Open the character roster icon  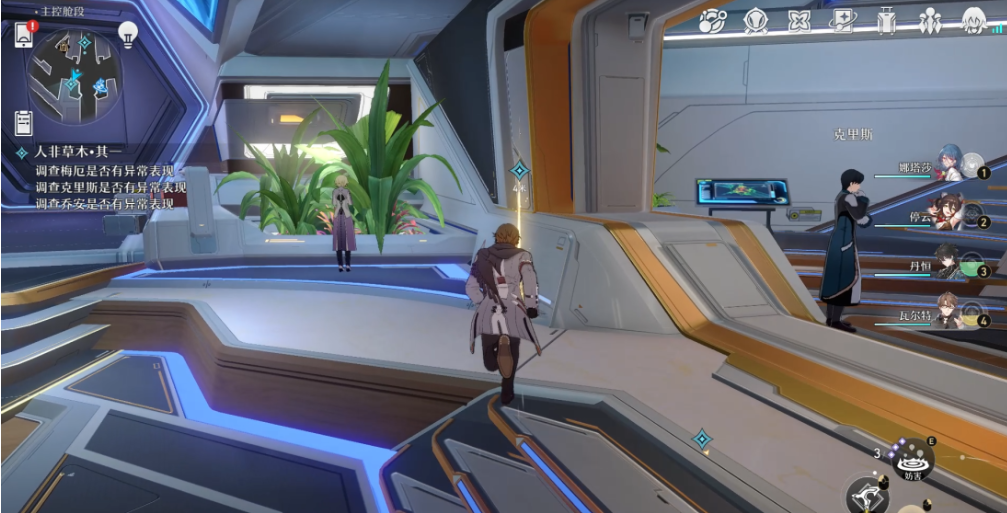[930, 19]
